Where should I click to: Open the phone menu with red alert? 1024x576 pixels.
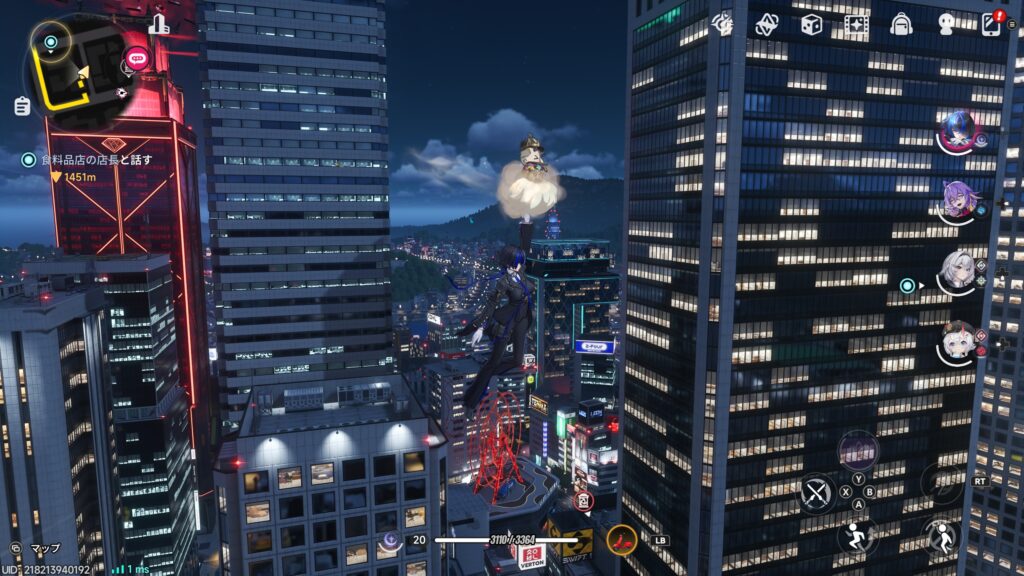[992, 23]
